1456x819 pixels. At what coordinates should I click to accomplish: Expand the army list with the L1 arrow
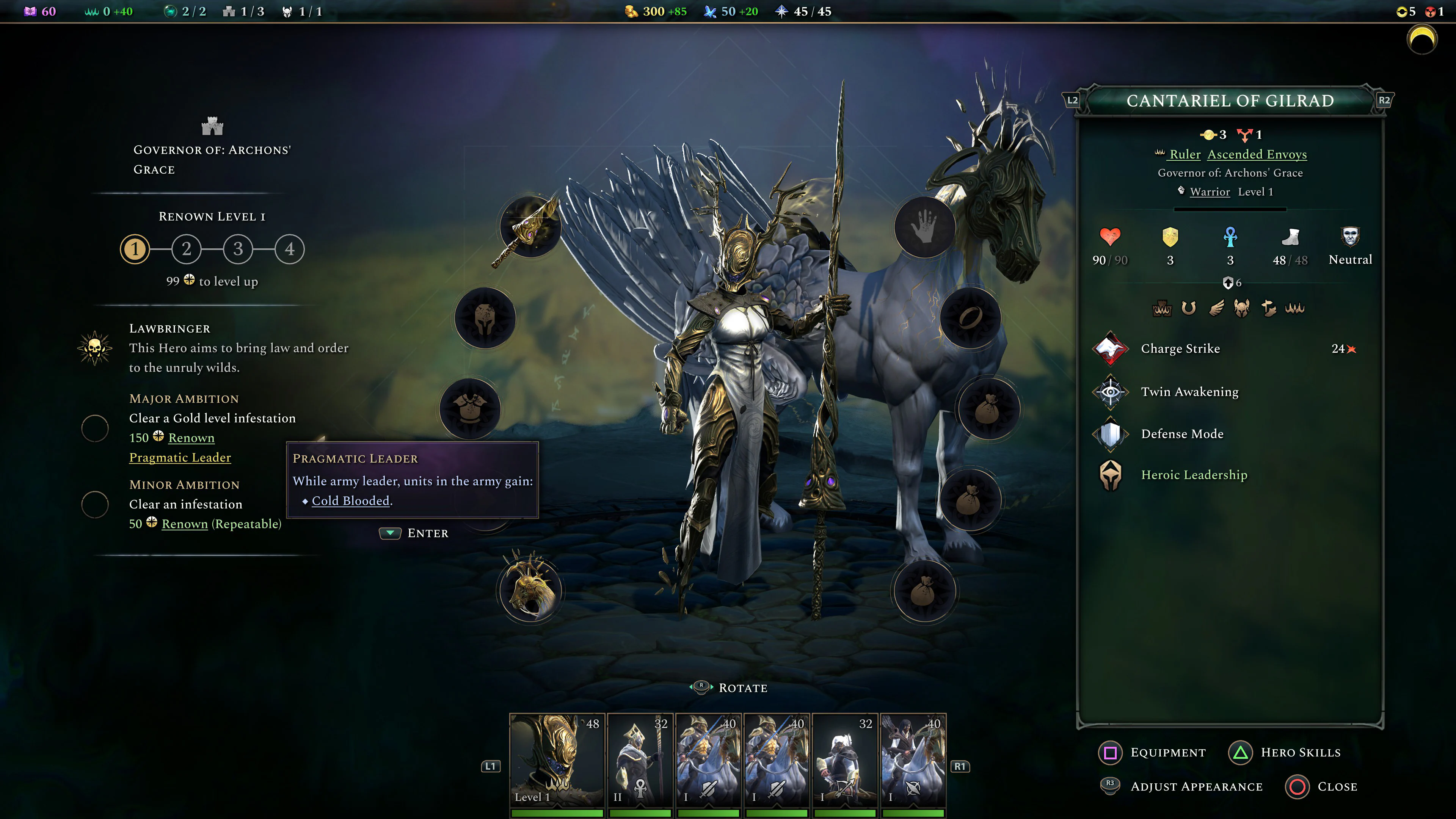(x=491, y=766)
